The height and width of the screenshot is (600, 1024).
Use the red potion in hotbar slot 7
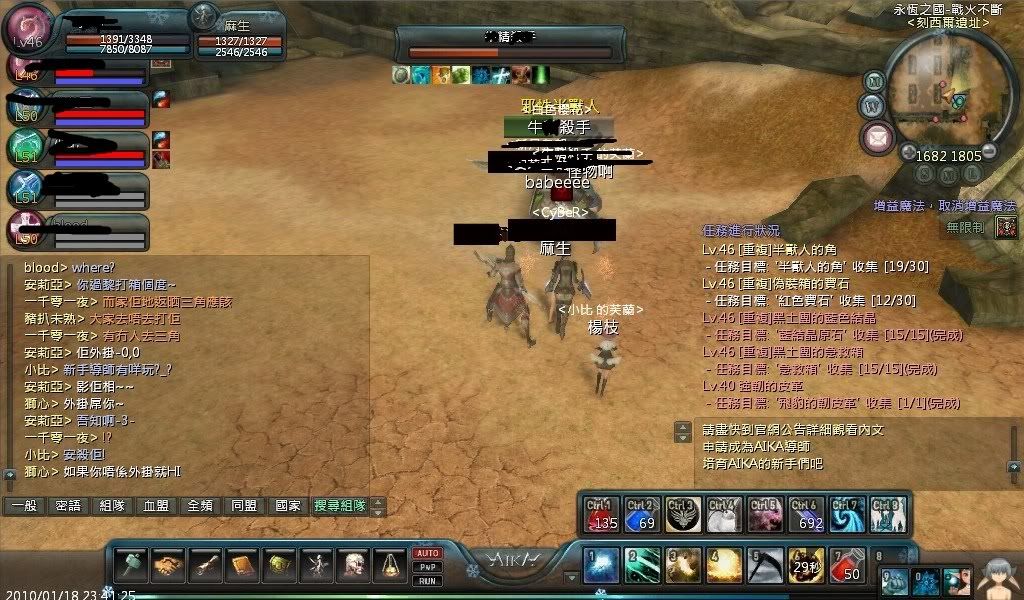pos(848,566)
